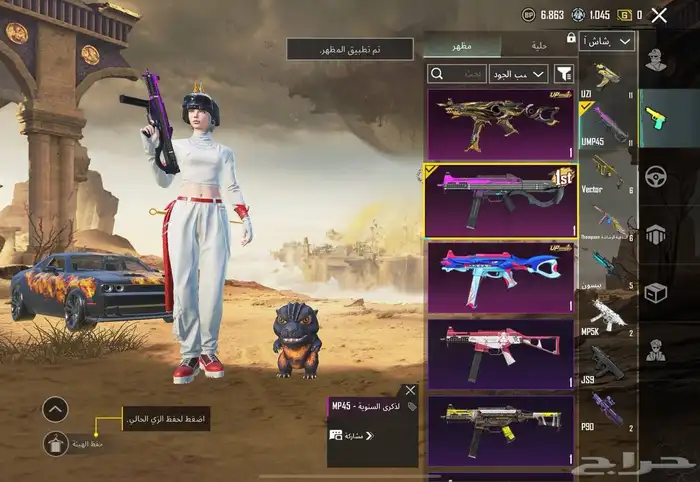
Task: Open the skin filter options
Action: pyautogui.click(x=565, y=73)
